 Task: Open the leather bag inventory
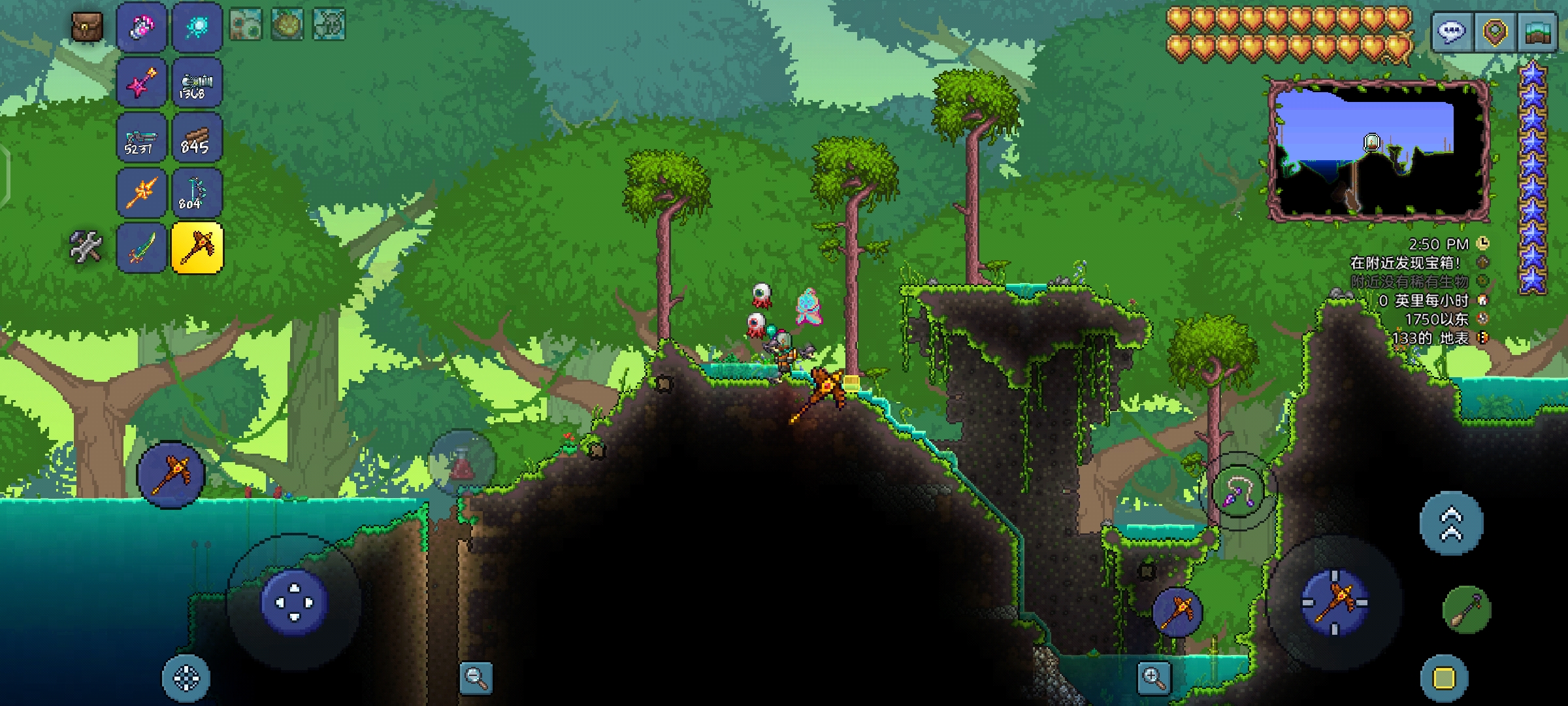pyautogui.click(x=87, y=27)
